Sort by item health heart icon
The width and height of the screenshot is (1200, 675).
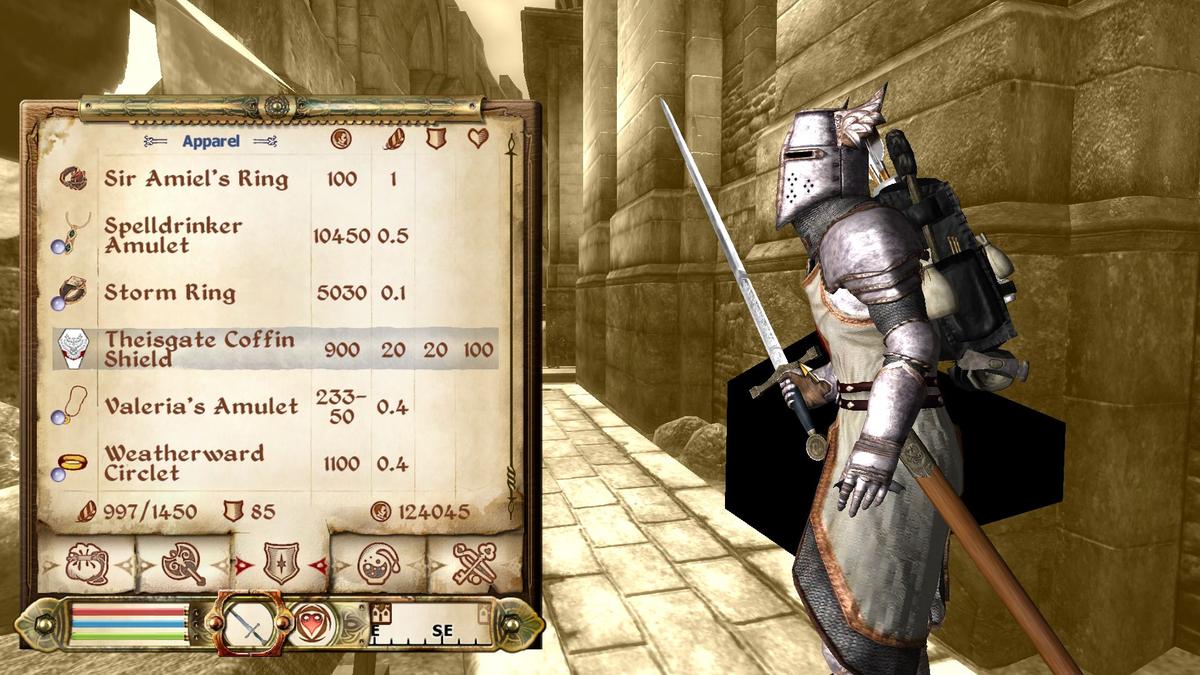coord(478,139)
